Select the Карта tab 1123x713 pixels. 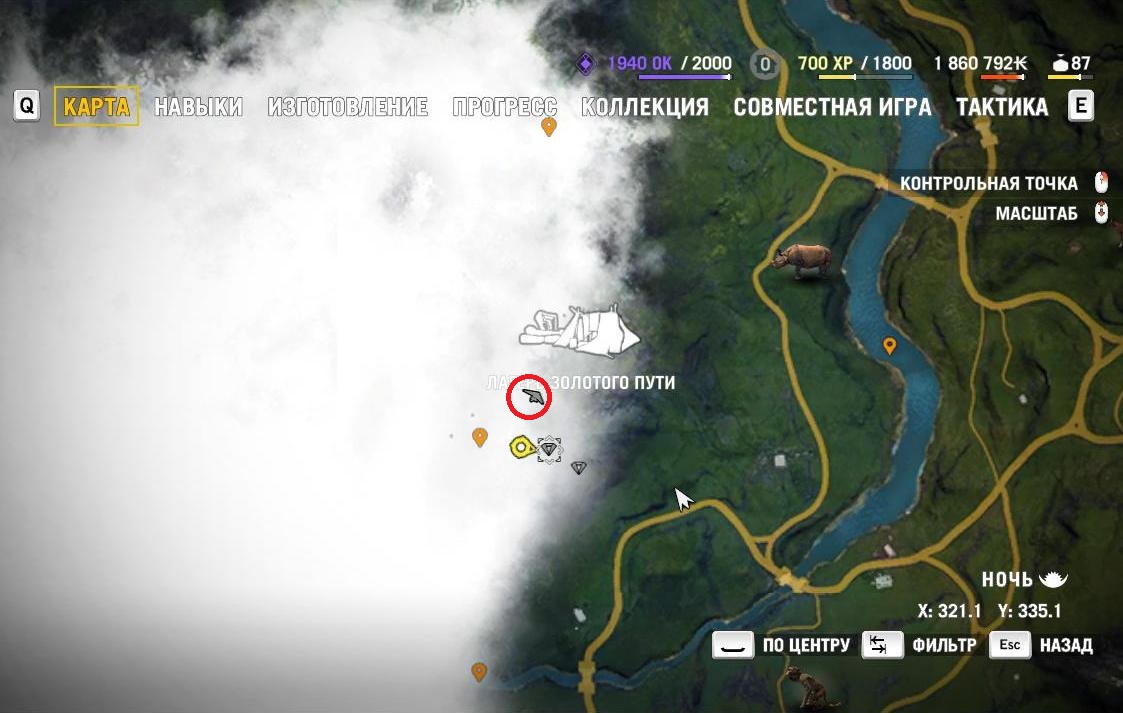[96, 107]
